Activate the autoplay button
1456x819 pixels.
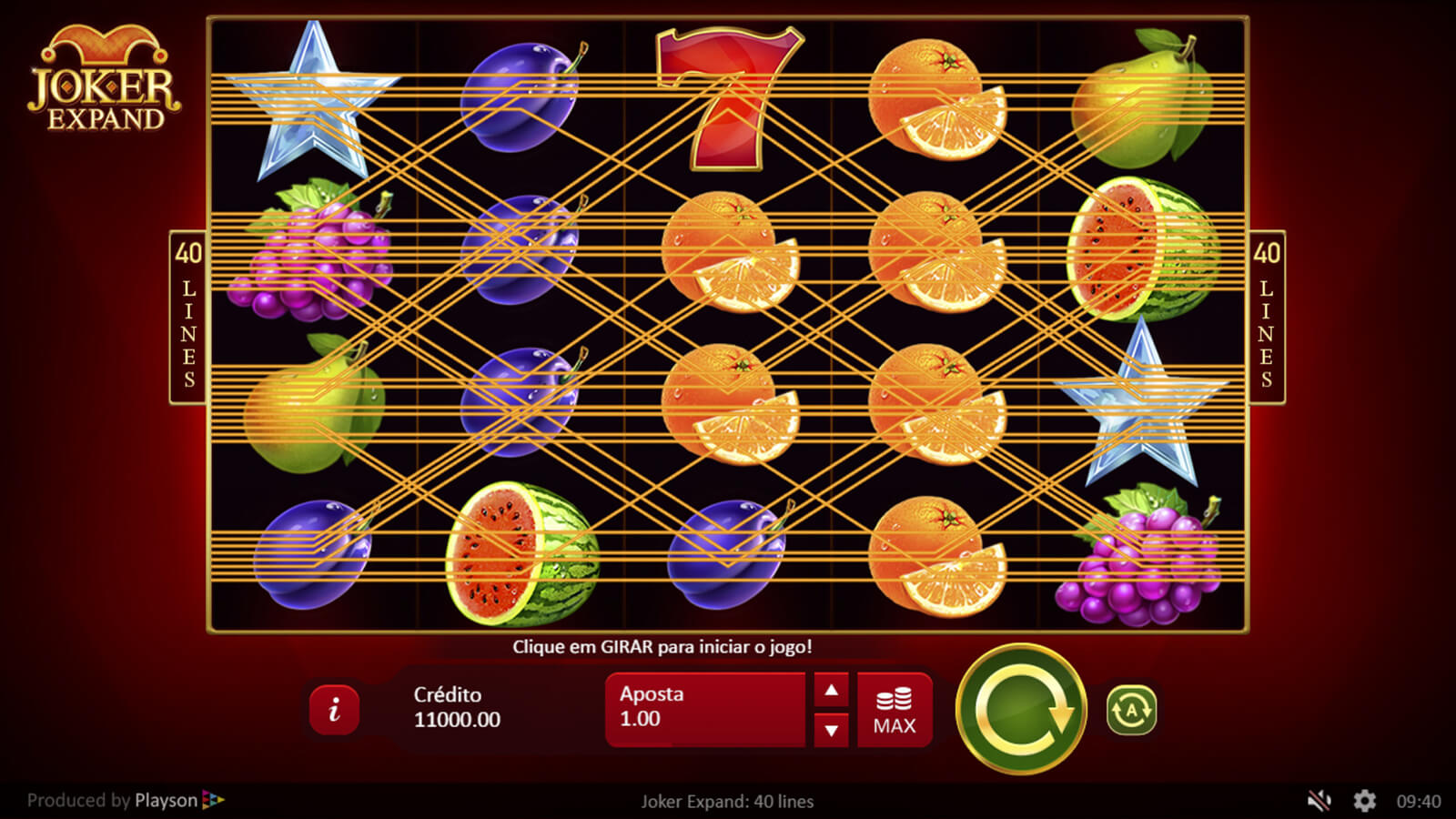tap(1131, 710)
